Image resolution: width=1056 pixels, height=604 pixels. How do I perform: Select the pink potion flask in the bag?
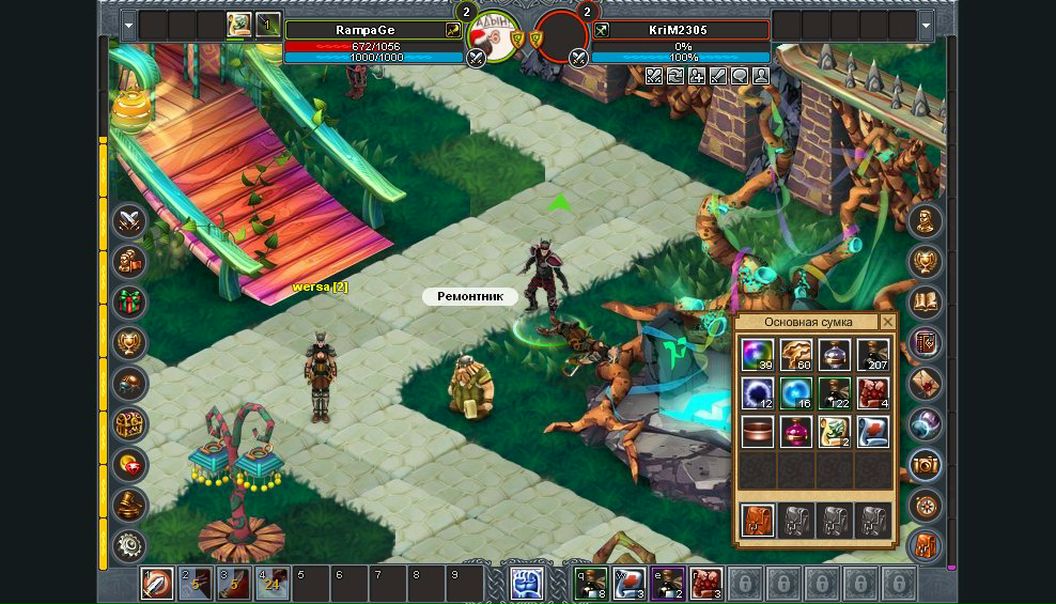[796, 432]
